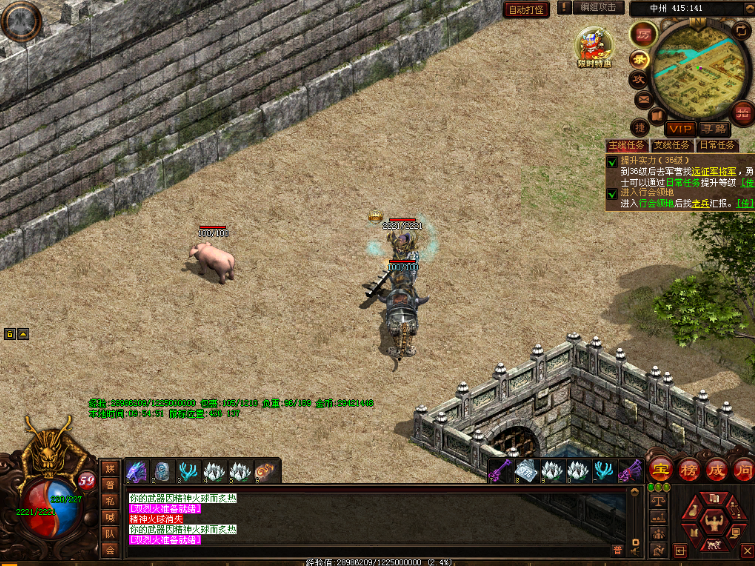Select the 队 team chat channel

[x=110, y=534]
